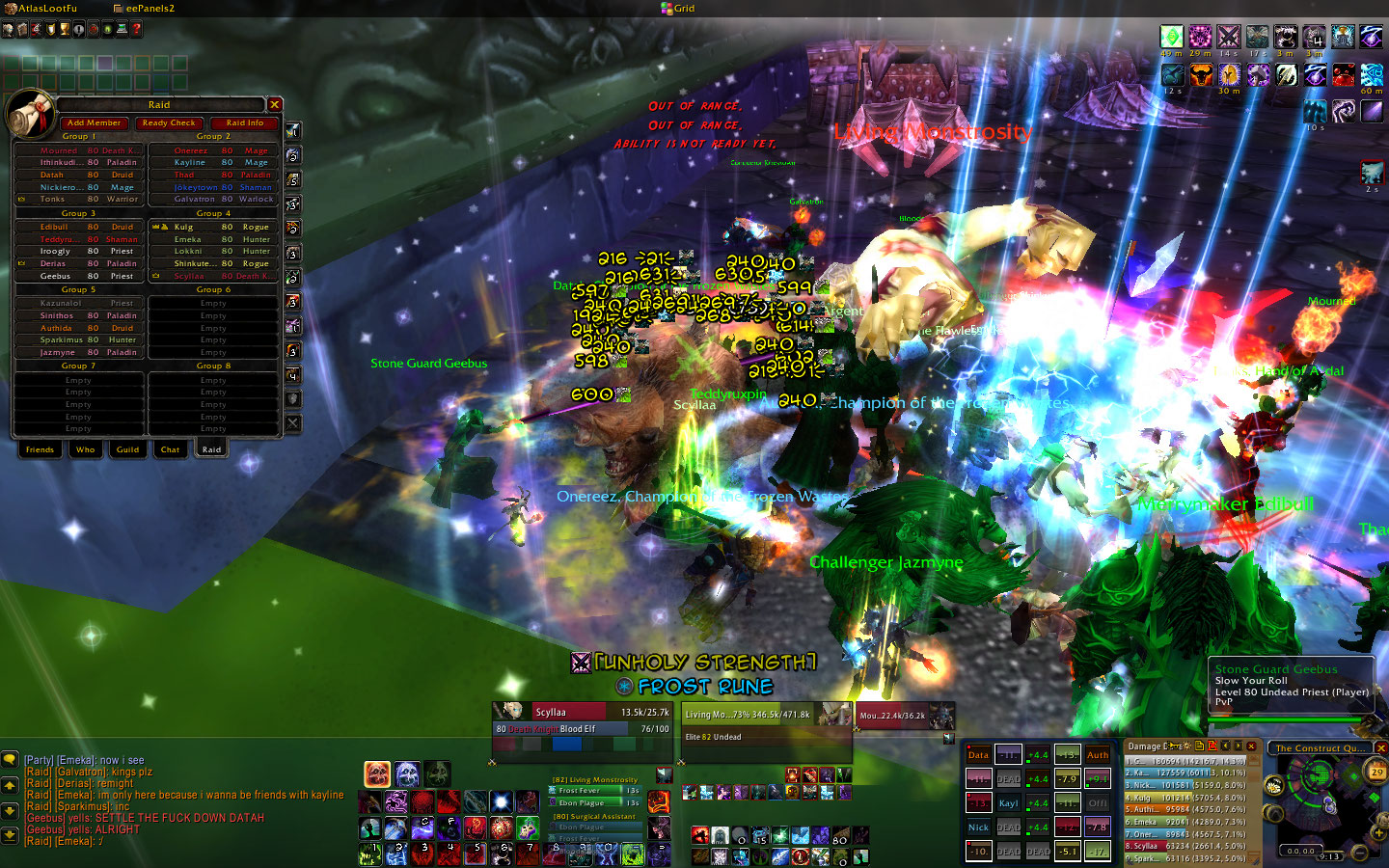The width and height of the screenshot is (1389, 868).
Task: Close the damage meter window
Action: point(1251,746)
